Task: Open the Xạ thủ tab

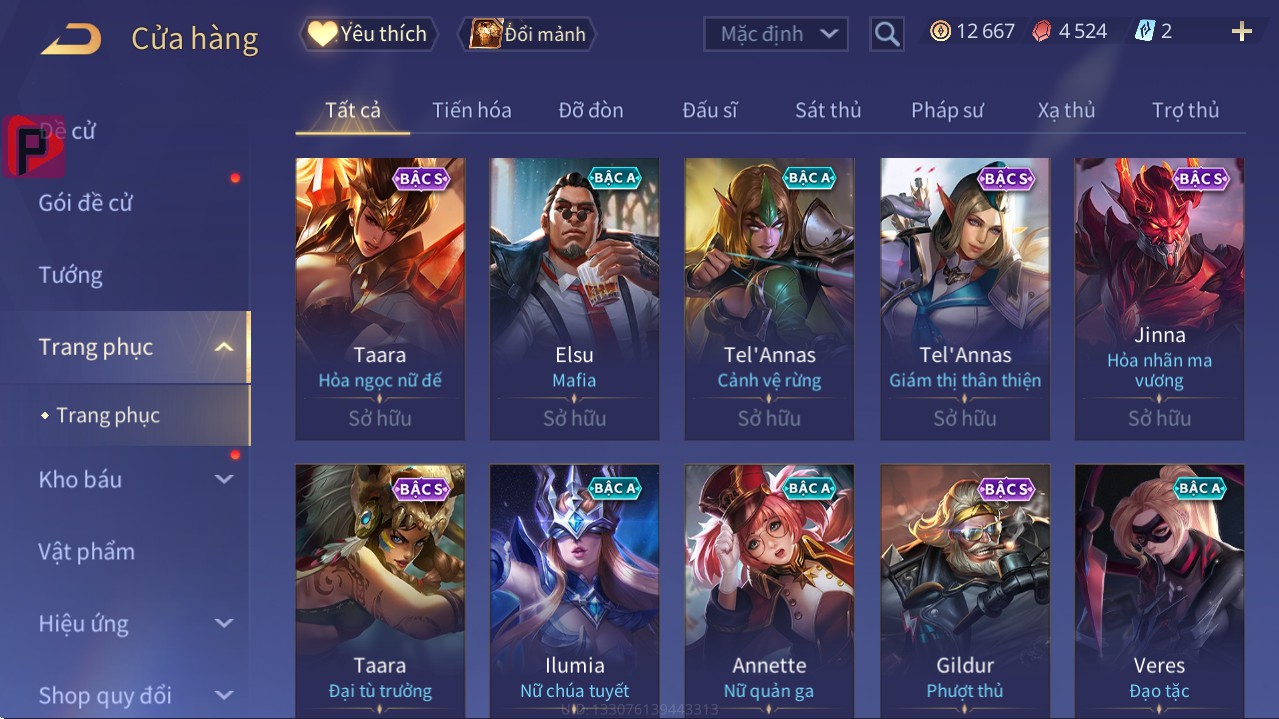Action: (x=1066, y=110)
